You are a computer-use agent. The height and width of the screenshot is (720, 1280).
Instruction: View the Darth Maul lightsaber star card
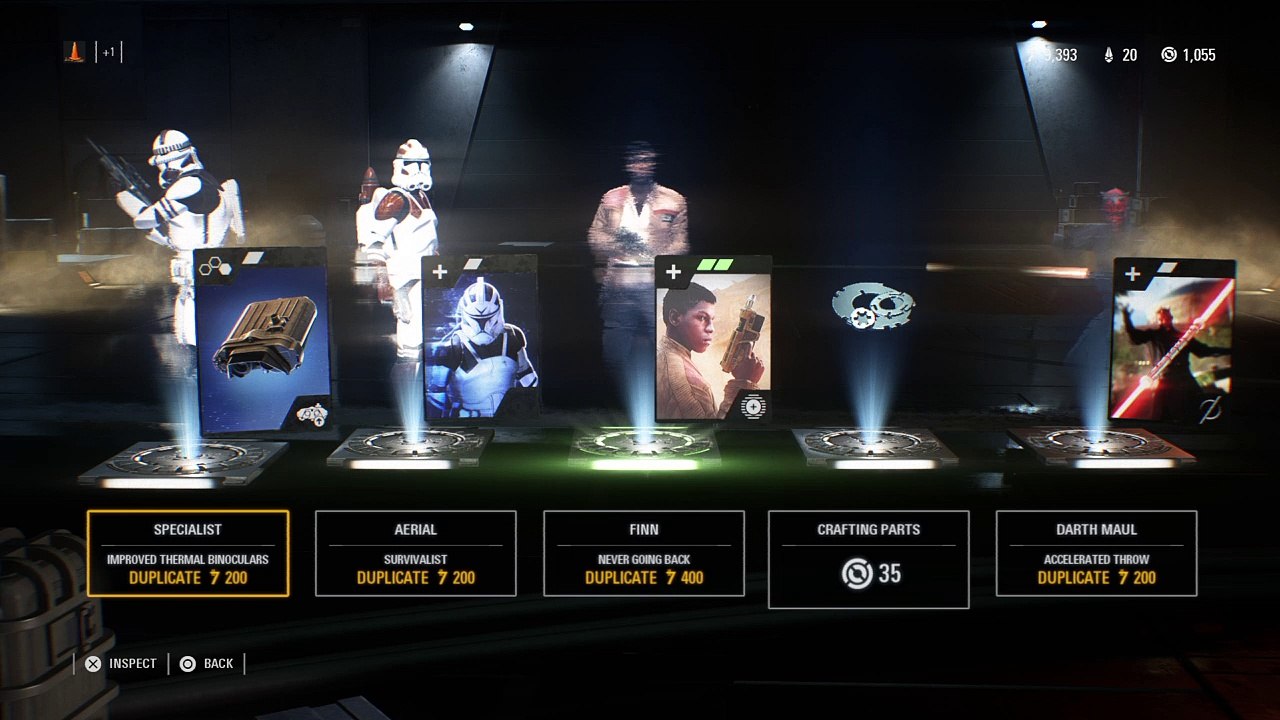(x=1173, y=342)
